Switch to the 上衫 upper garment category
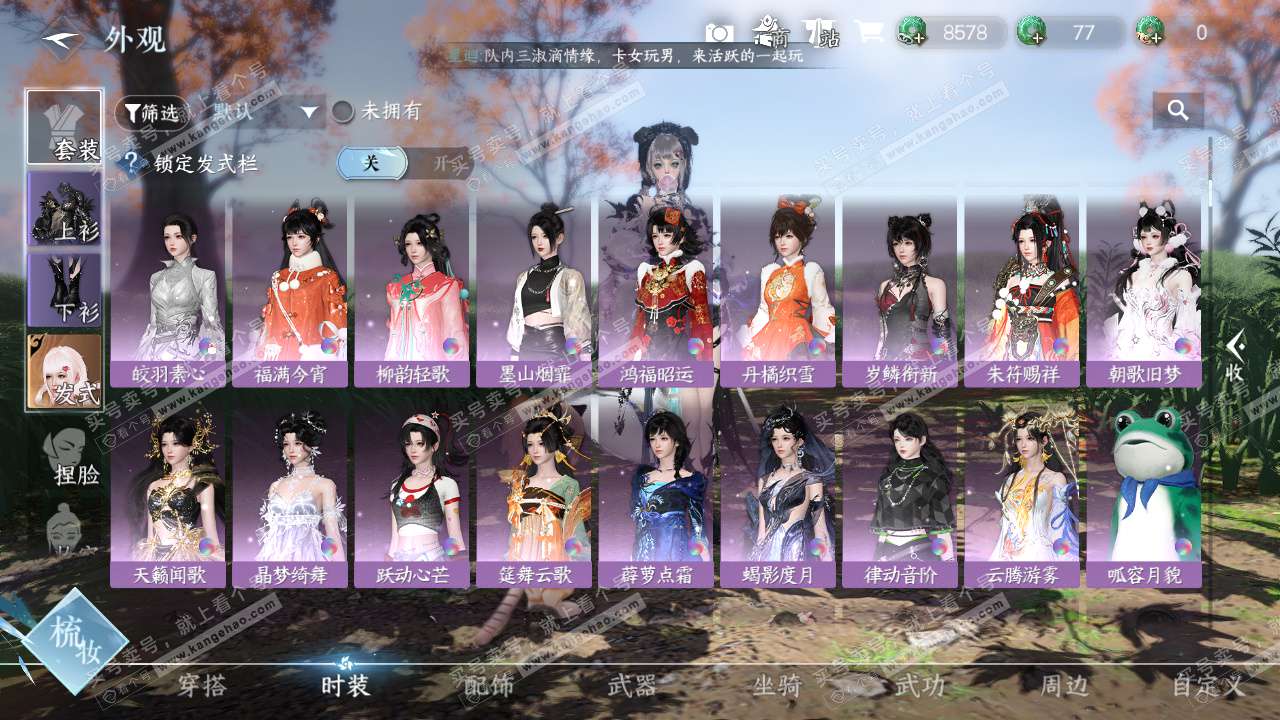 coord(65,208)
